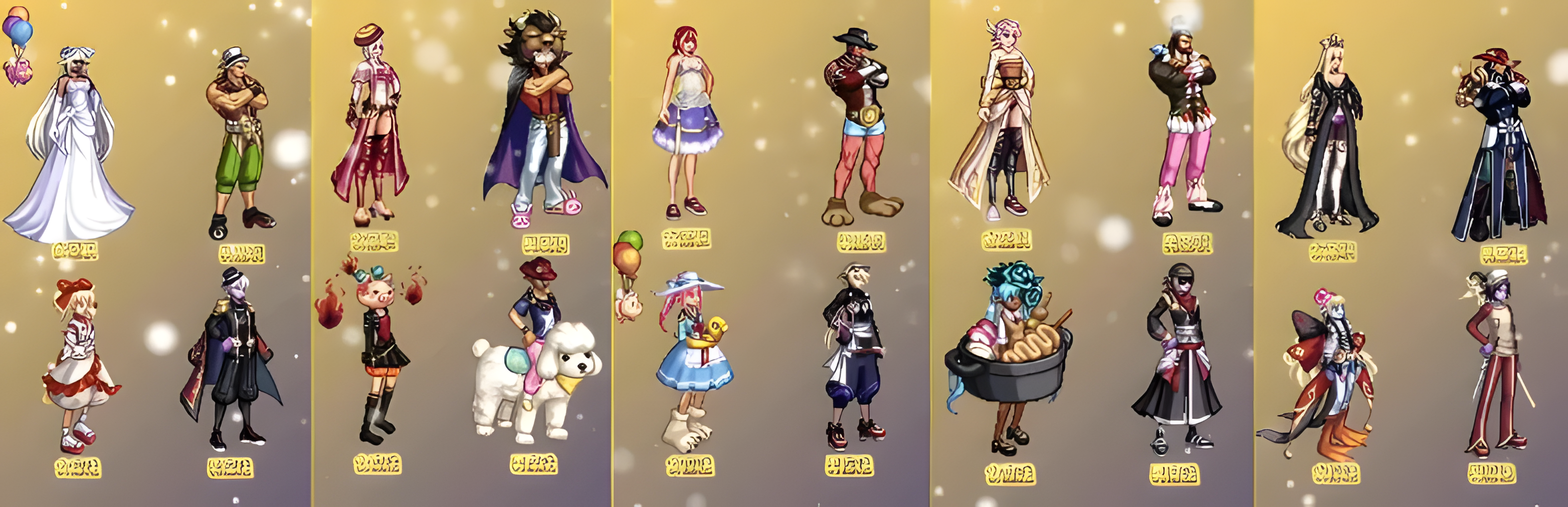Viewport: 1568px width, 507px height.
Task: Click the gold label under the poodle rider
Action: tap(533, 465)
